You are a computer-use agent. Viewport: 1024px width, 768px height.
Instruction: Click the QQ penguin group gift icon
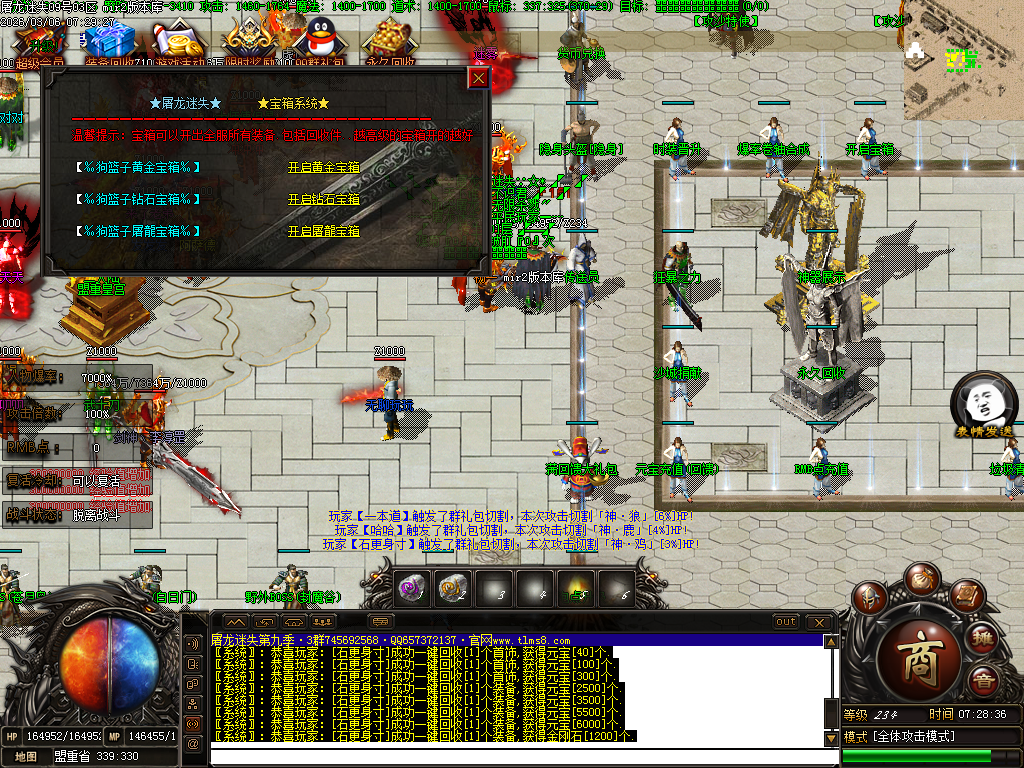(319, 42)
